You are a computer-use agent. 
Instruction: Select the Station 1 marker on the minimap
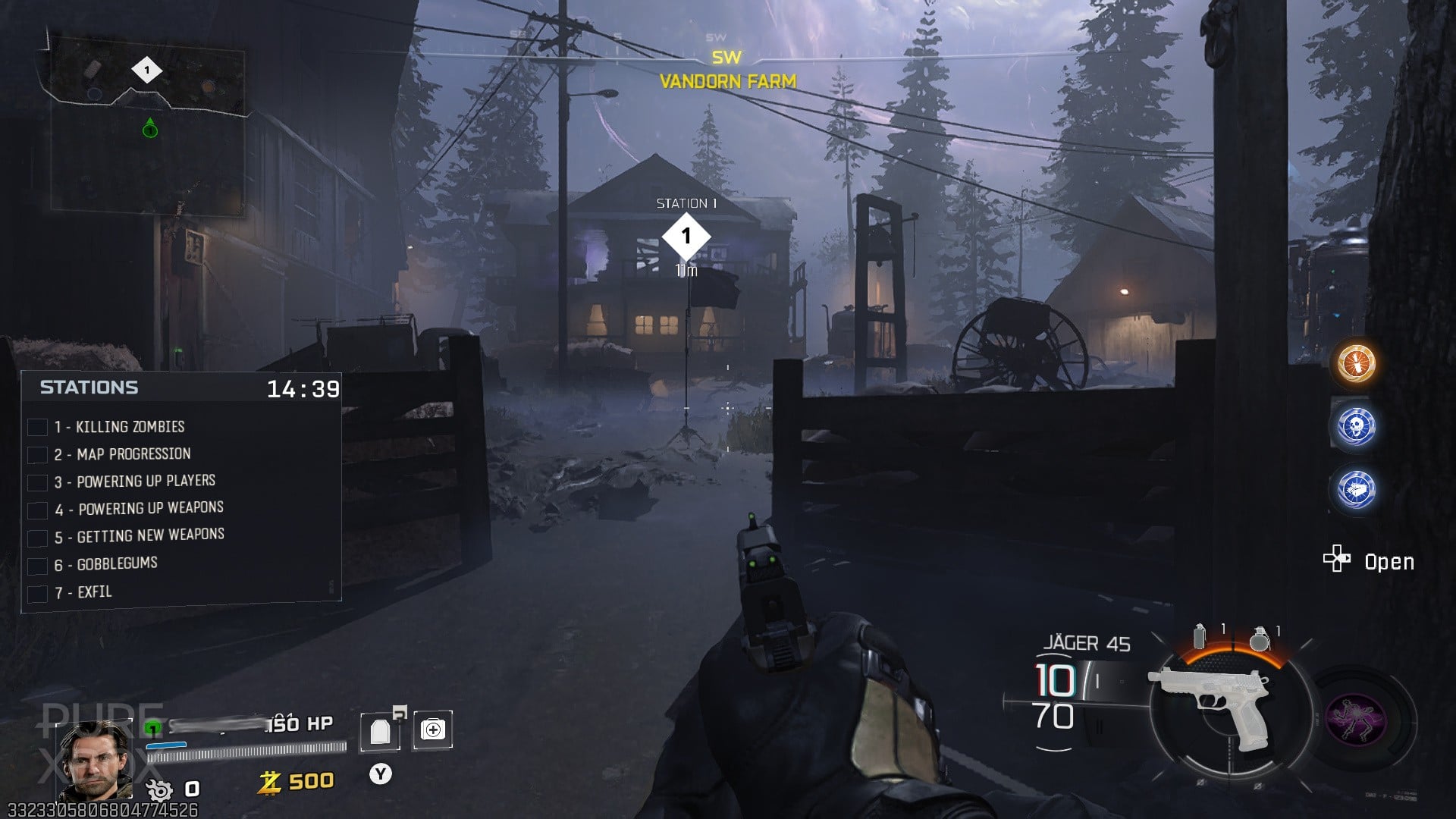146,71
